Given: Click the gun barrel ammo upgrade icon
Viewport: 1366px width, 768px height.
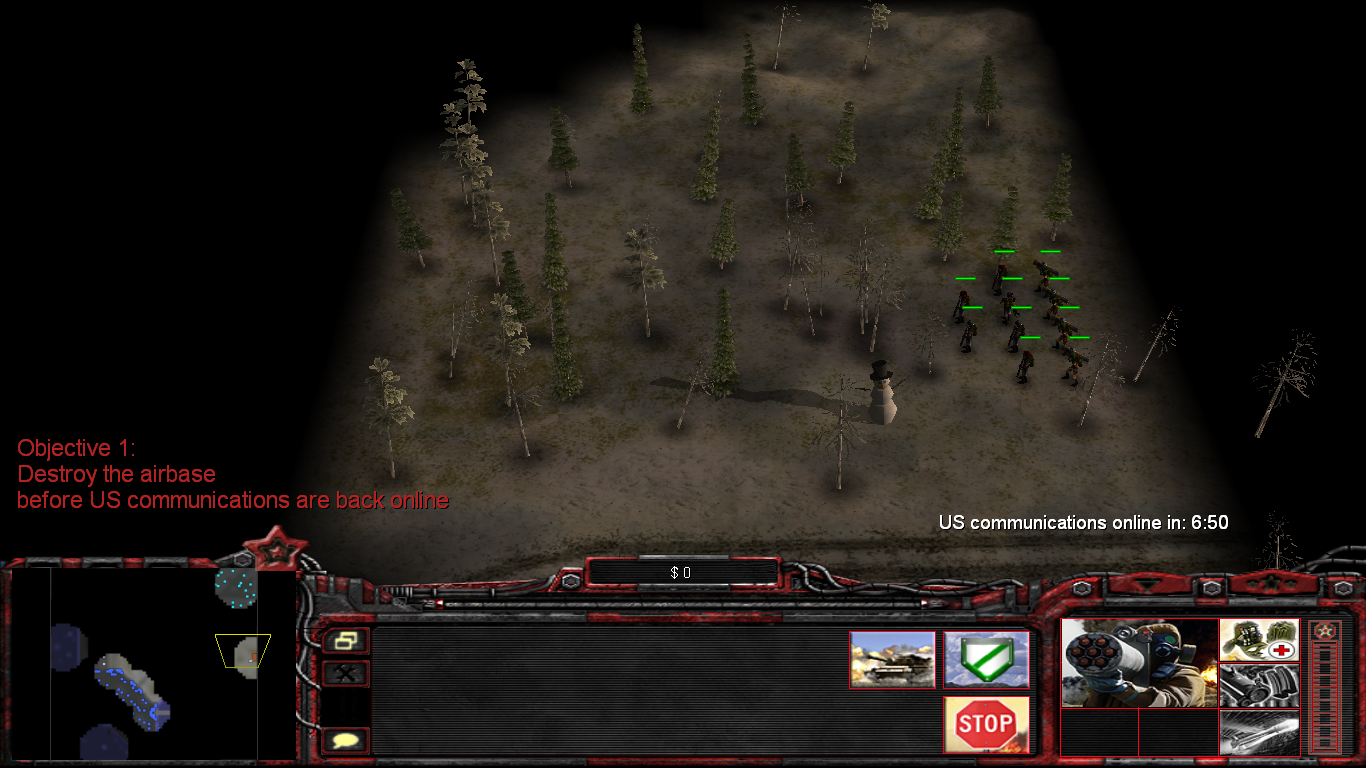Looking at the screenshot, I should tap(1259, 685).
